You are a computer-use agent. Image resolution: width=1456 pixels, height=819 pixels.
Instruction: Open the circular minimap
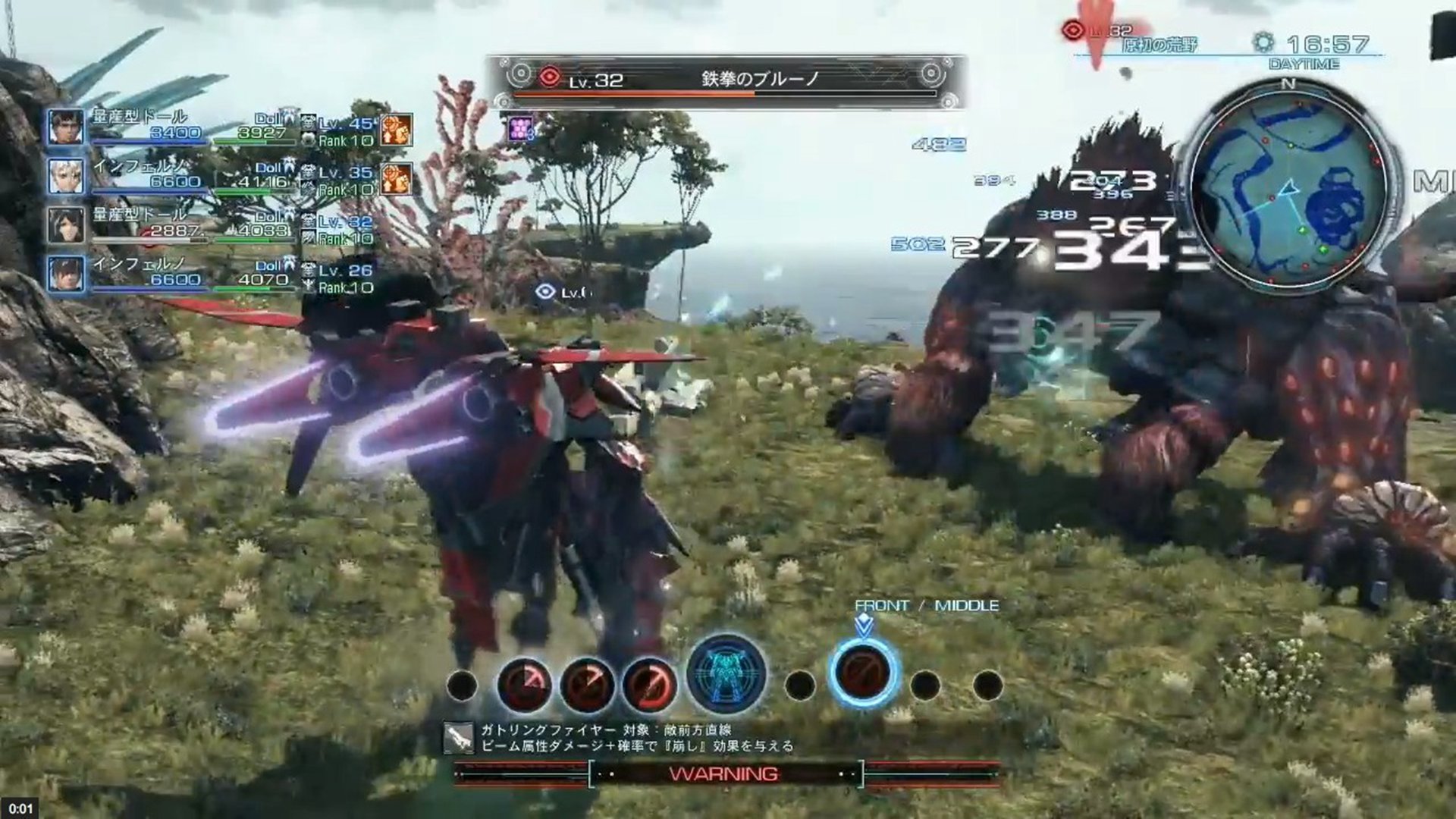point(1288,187)
